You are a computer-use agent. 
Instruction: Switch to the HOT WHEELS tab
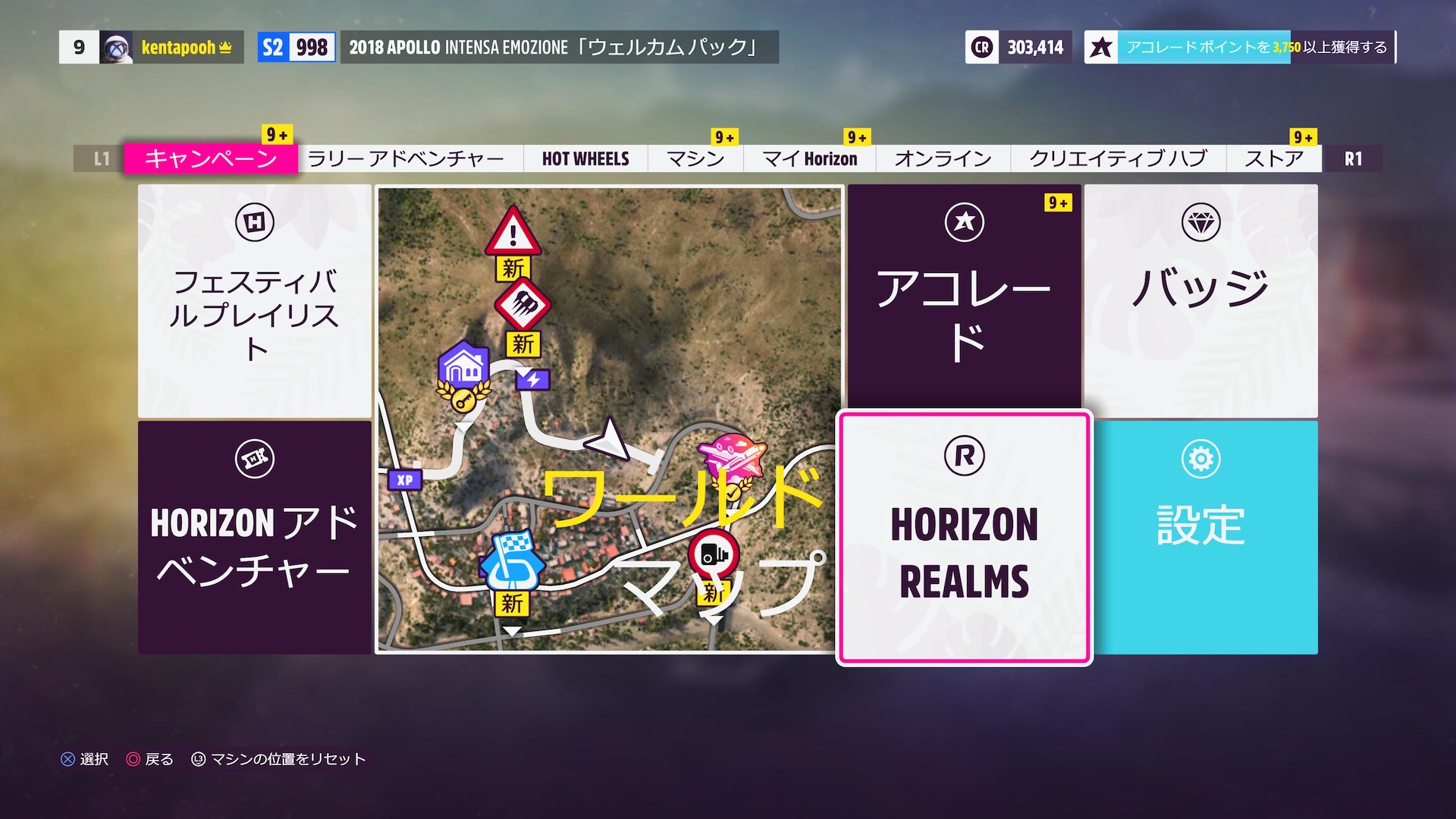click(x=584, y=158)
